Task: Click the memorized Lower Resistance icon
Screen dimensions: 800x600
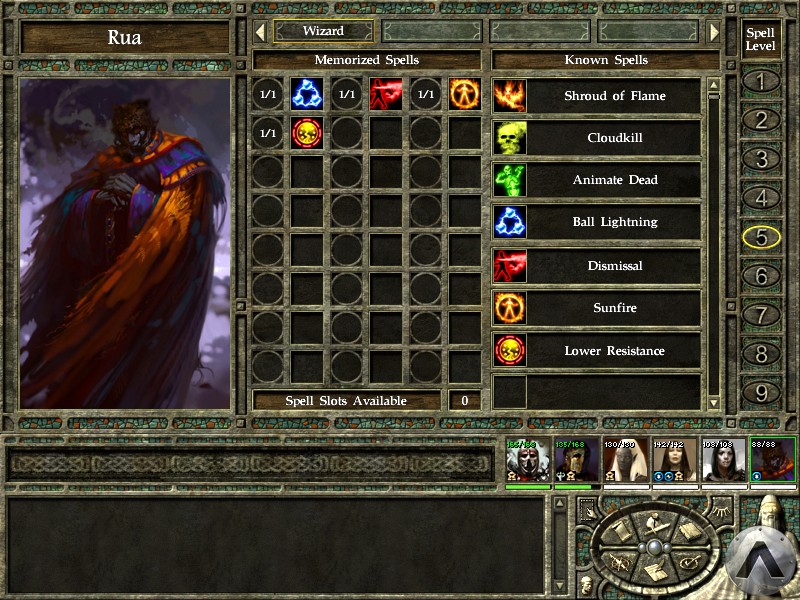Action: pyautogui.click(x=306, y=133)
